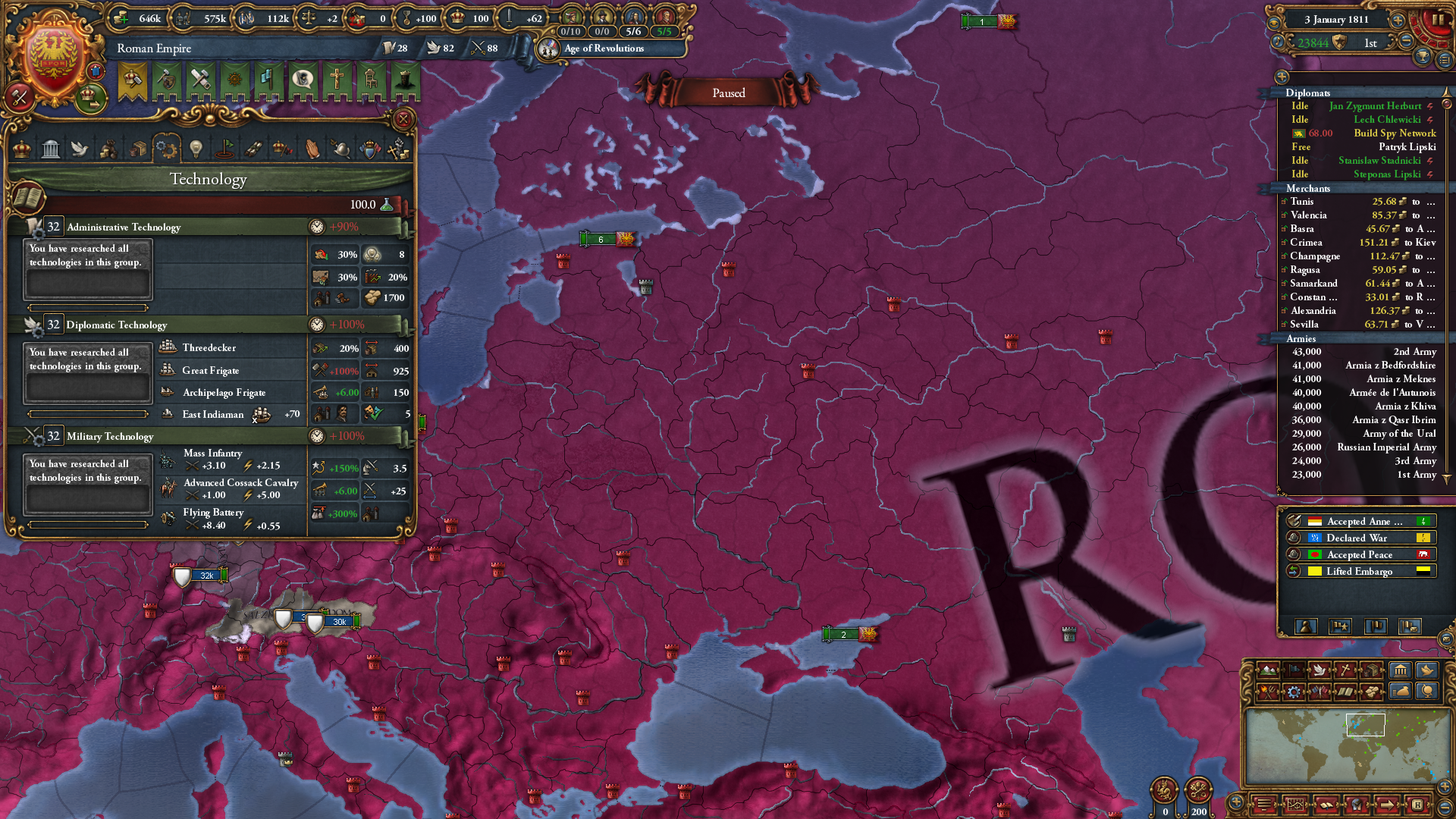The image size is (1456, 819).
Task: Select the trade goods map mode
Action: pyautogui.click(x=1370, y=670)
